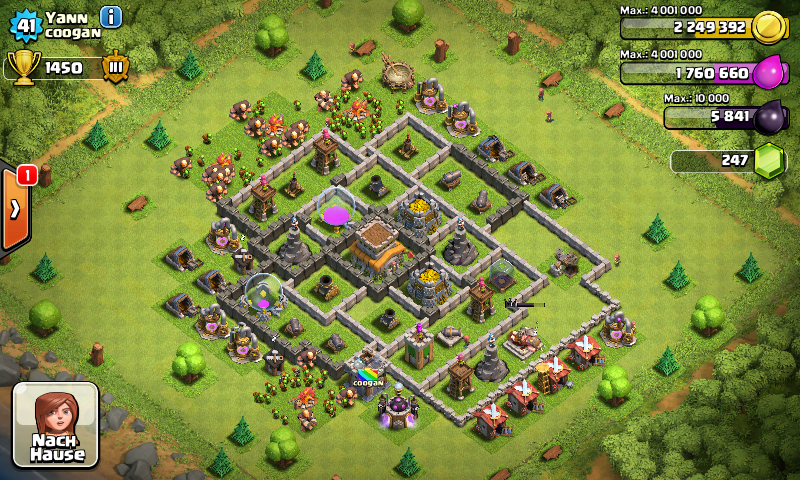
Task: Tap the level 41 experience badge
Action: [x=23, y=22]
